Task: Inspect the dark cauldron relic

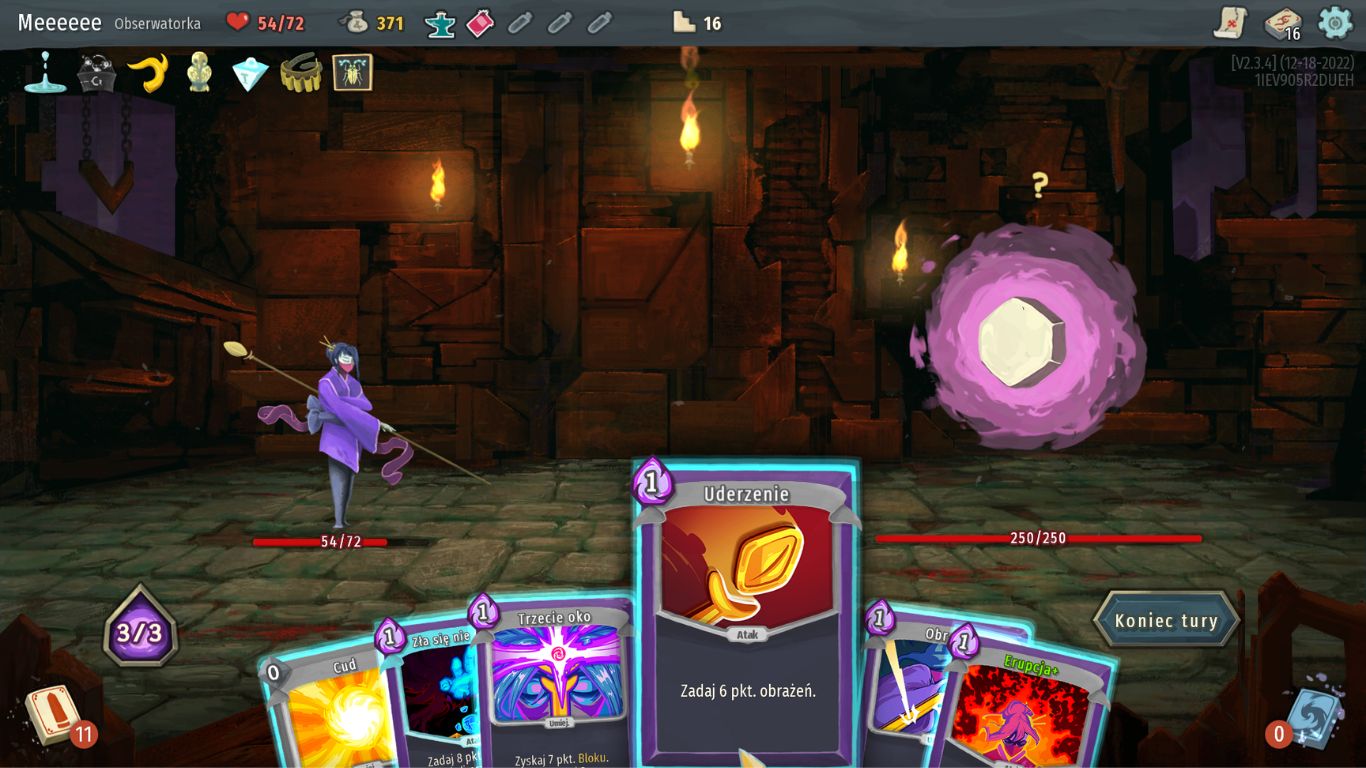Action: (x=97, y=73)
